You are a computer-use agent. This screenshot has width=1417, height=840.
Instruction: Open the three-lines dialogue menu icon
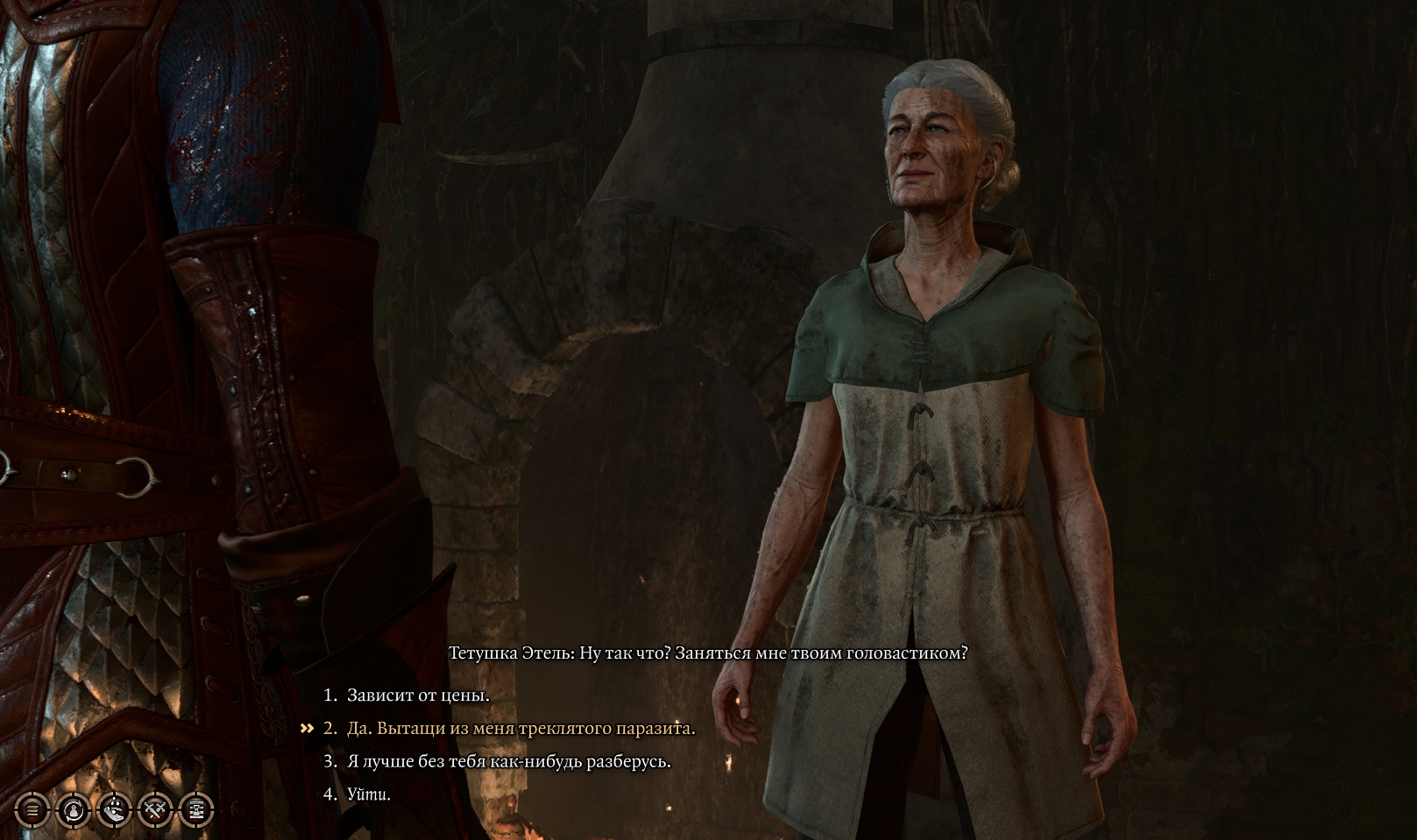[32, 810]
